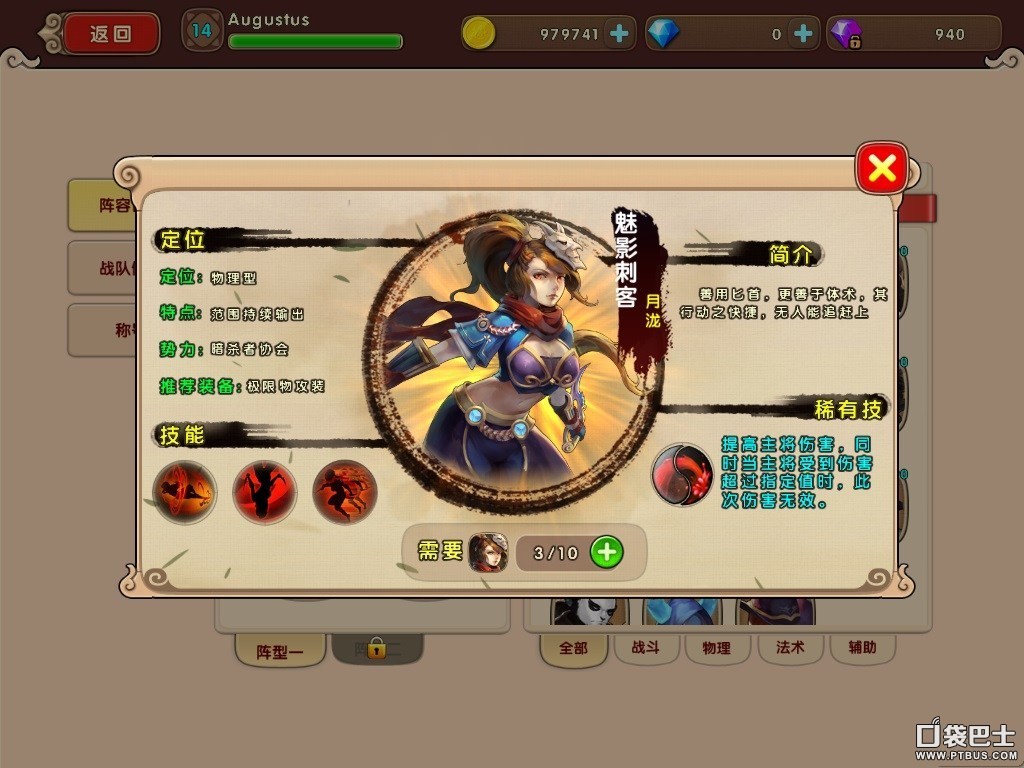This screenshot has height=768, width=1024.
Task: Add hero shards with green plus
Action: click(606, 552)
